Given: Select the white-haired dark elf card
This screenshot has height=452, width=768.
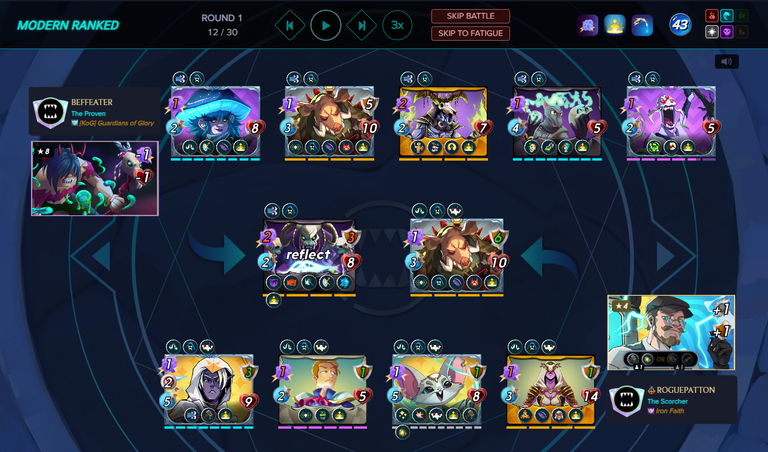Looking at the screenshot, I should [x=210, y=390].
